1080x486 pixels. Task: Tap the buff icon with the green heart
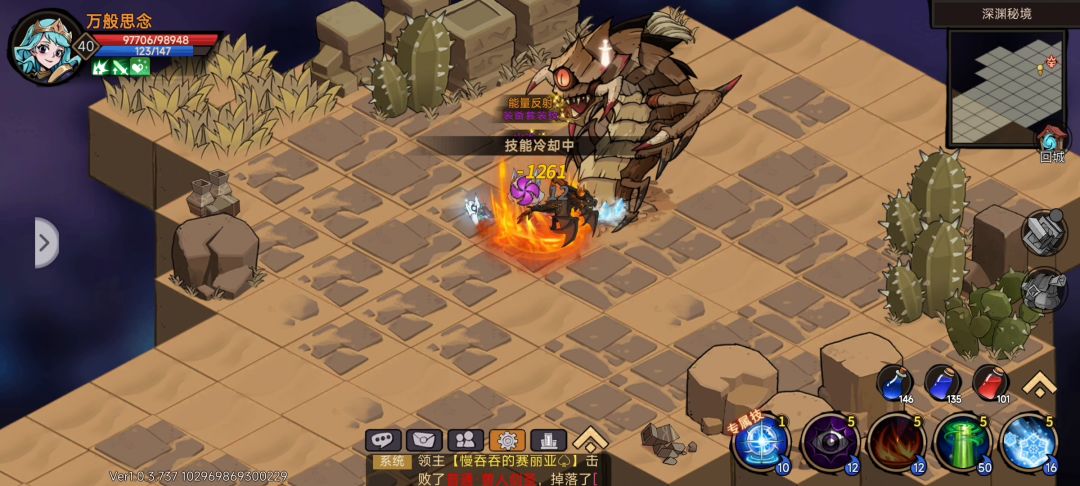[139, 67]
